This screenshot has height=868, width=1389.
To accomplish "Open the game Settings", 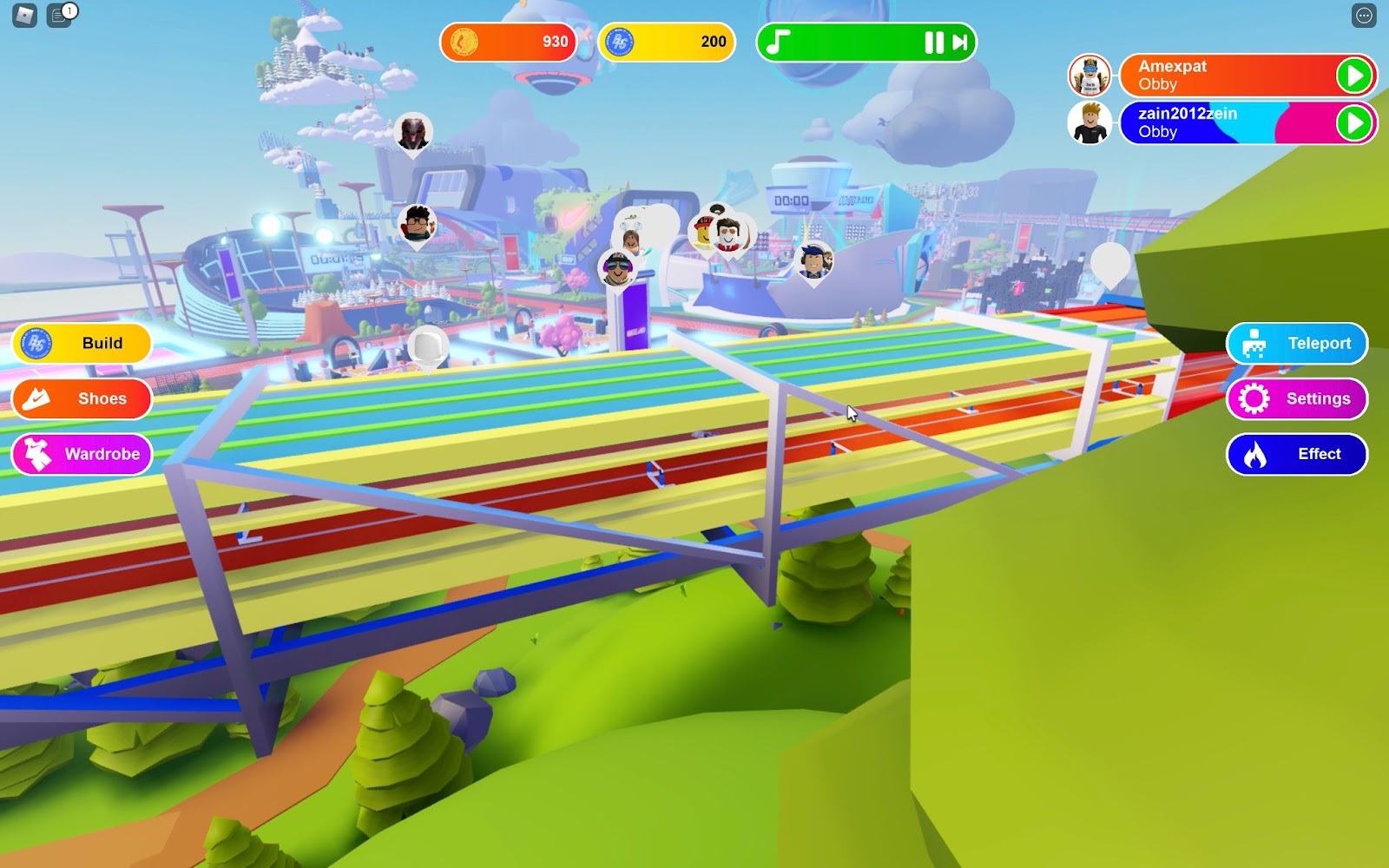I will 1297,399.
